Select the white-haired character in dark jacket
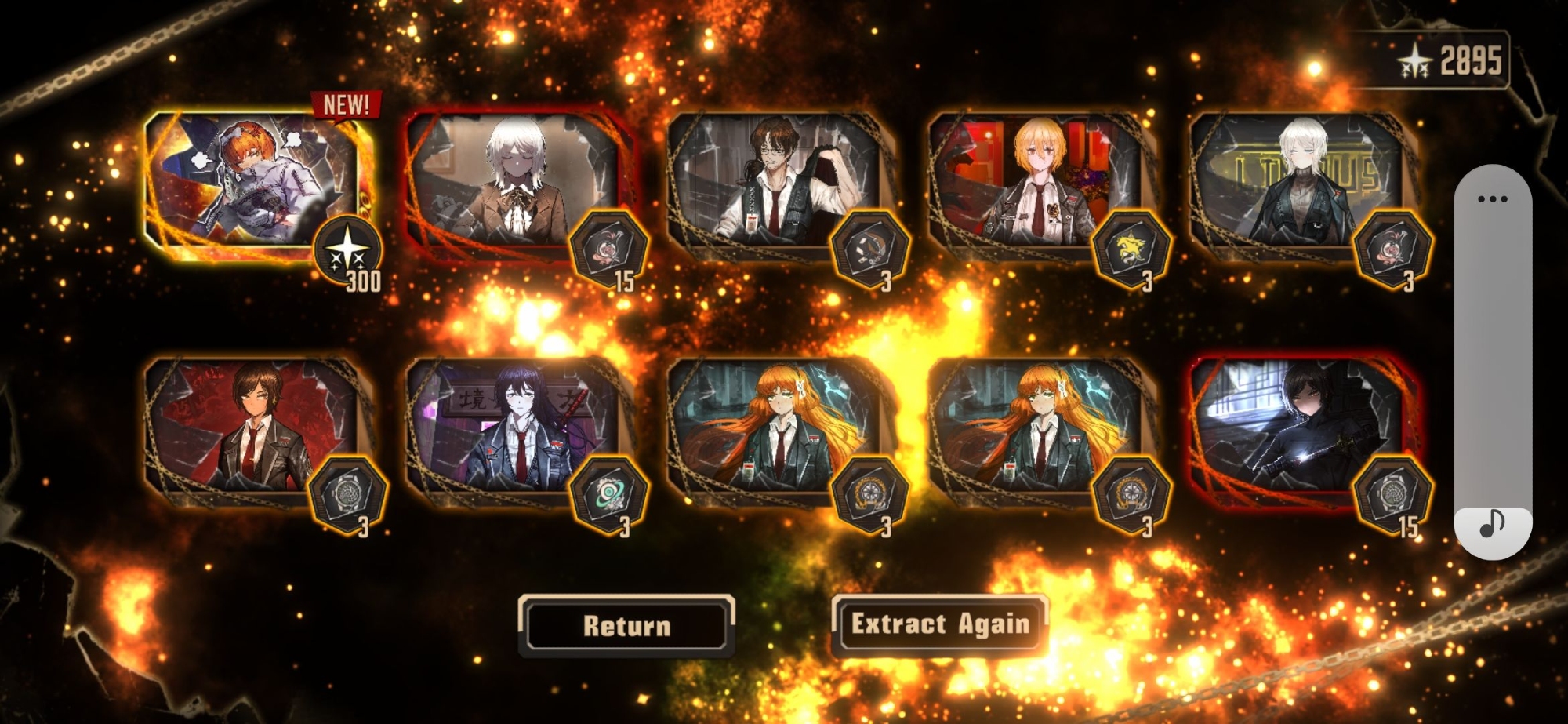 click(x=1298, y=185)
